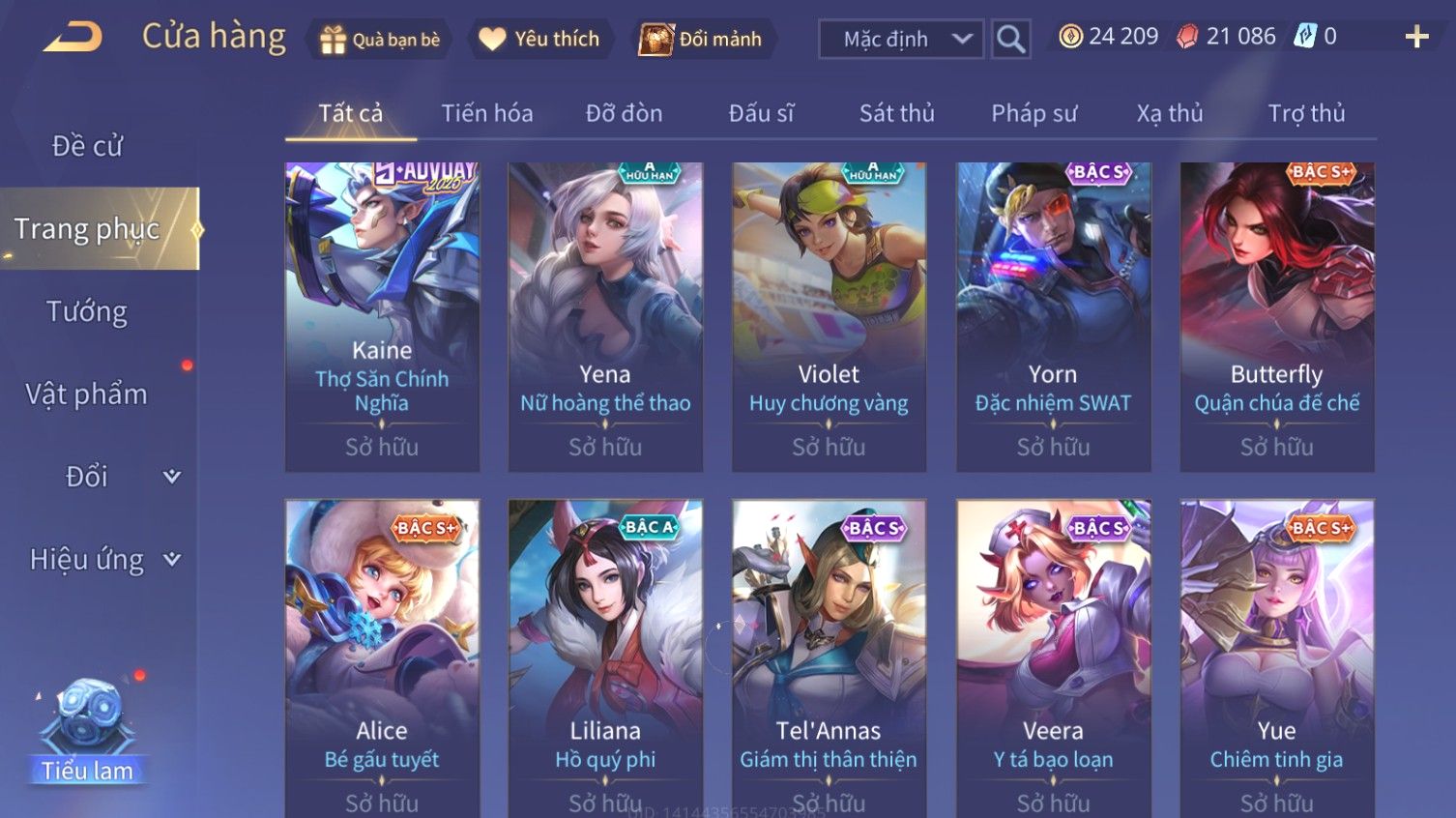Select the Pháp sư category tab
The width and height of the screenshot is (1456, 818).
(x=1034, y=114)
